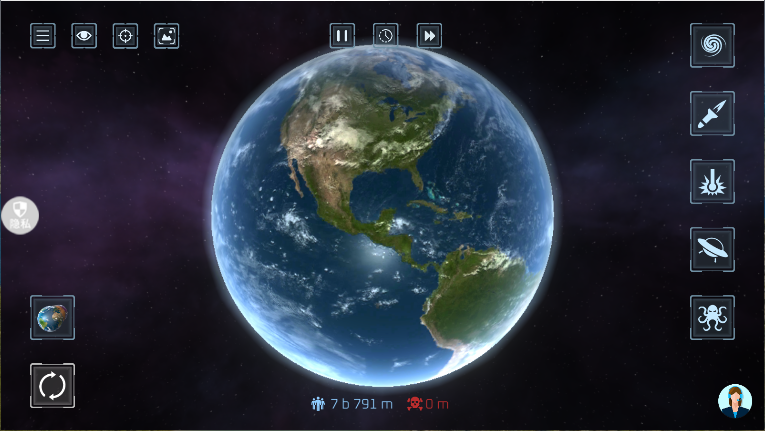Choose the missile weapon category
The image size is (765, 431).
(x=712, y=113)
